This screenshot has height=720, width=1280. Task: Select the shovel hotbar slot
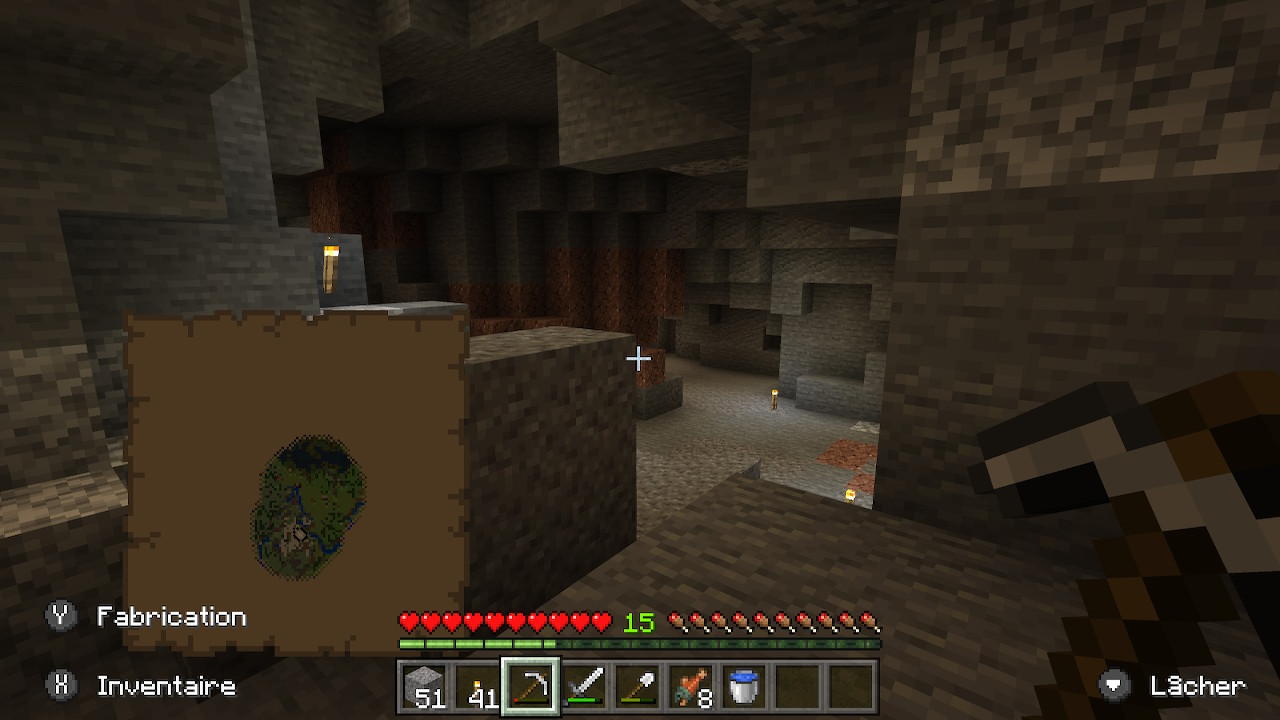pos(638,687)
